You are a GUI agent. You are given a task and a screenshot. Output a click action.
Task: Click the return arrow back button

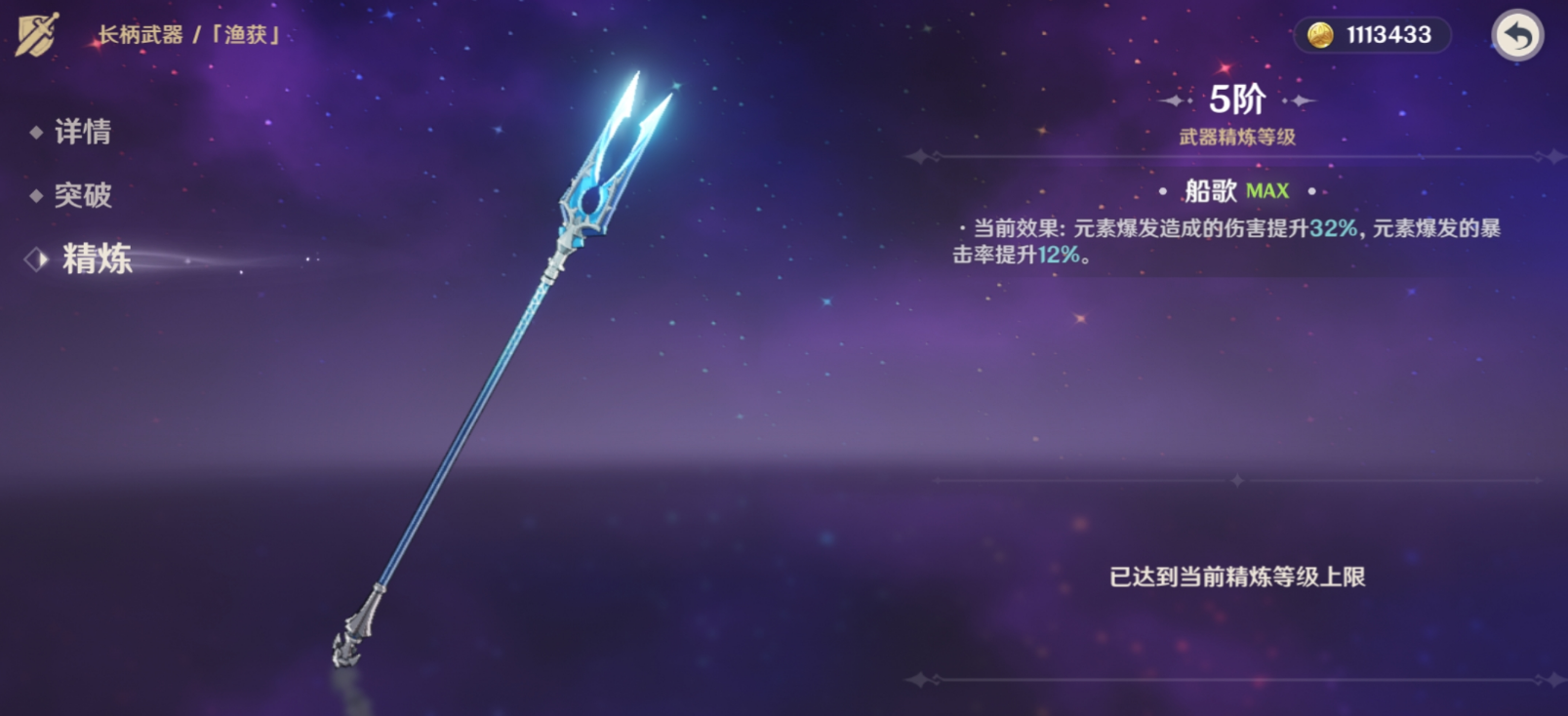click(1517, 36)
